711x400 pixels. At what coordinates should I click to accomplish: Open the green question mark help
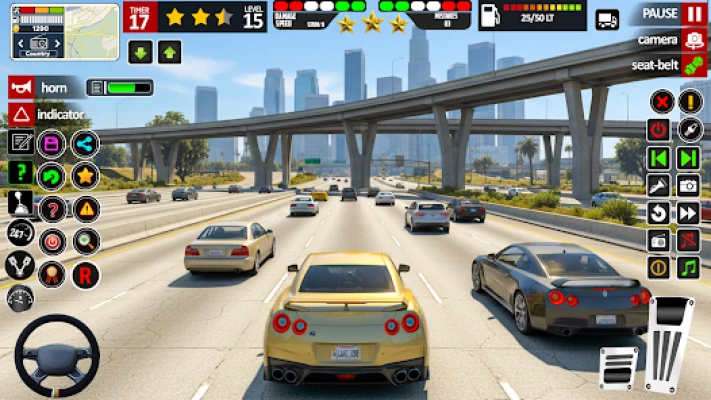click(x=20, y=173)
